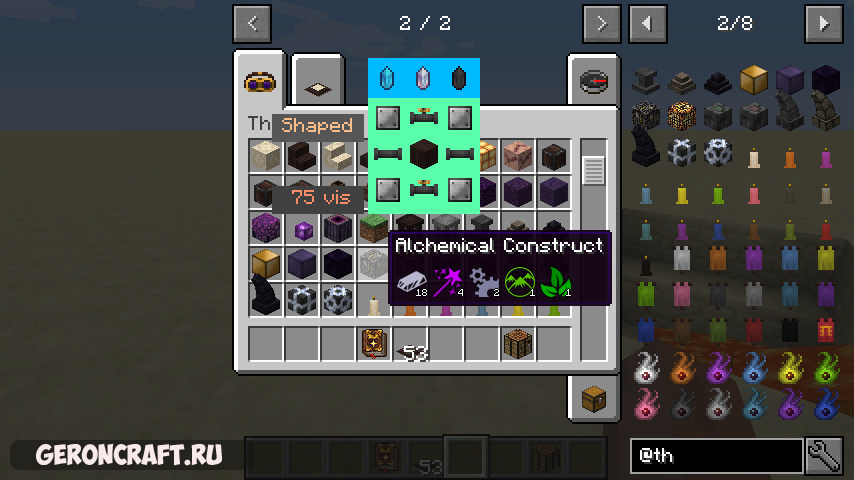The width and height of the screenshot is (854, 480).
Task: Select the crafting table hotbar slot
Action: 518,343
